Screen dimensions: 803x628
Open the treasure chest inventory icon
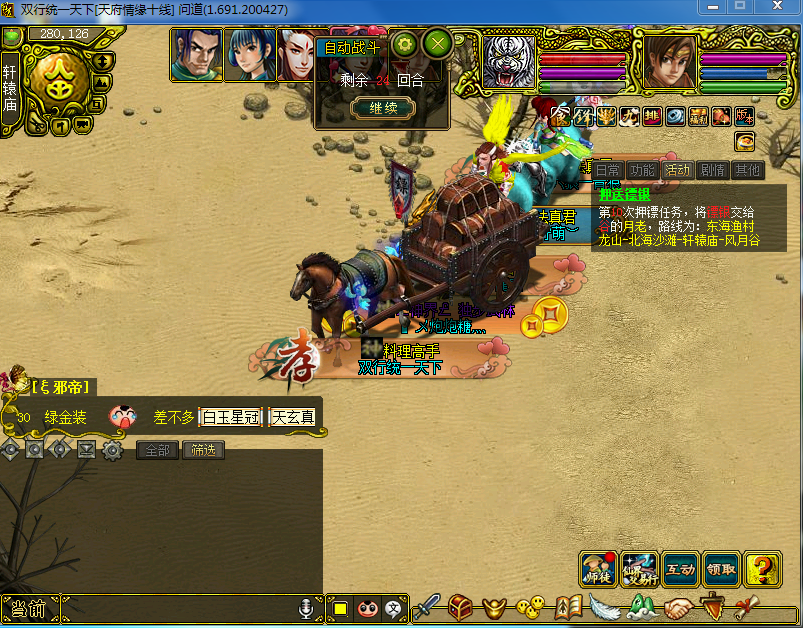click(x=460, y=607)
